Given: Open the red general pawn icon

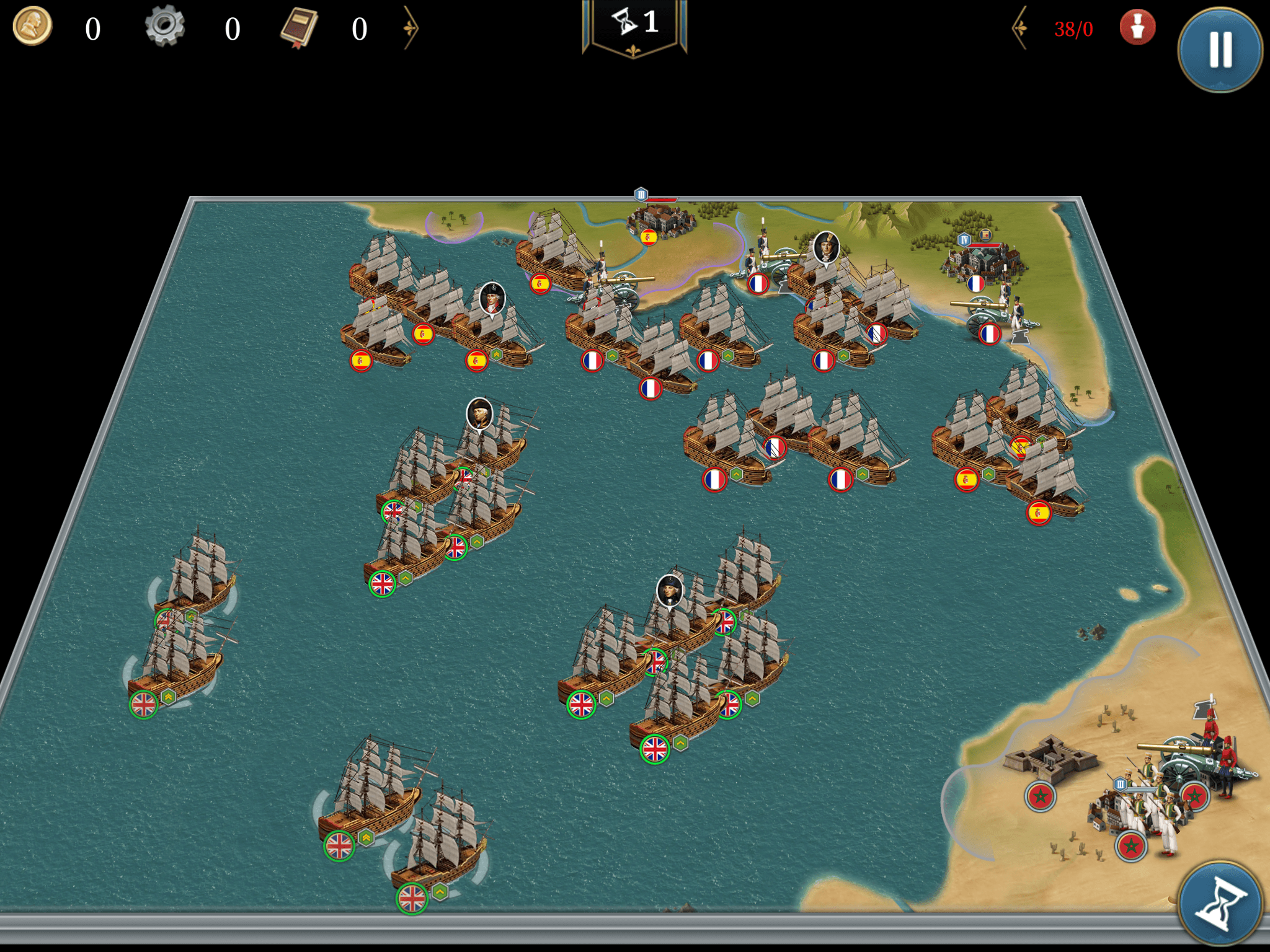Looking at the screenshot, I should (1137, 28).
